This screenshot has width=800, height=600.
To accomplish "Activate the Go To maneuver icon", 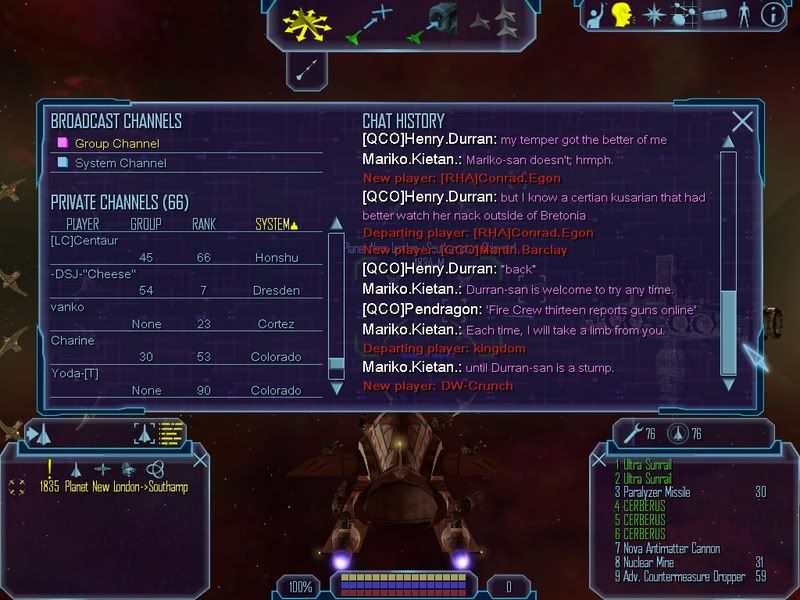I will pos(369,24).
